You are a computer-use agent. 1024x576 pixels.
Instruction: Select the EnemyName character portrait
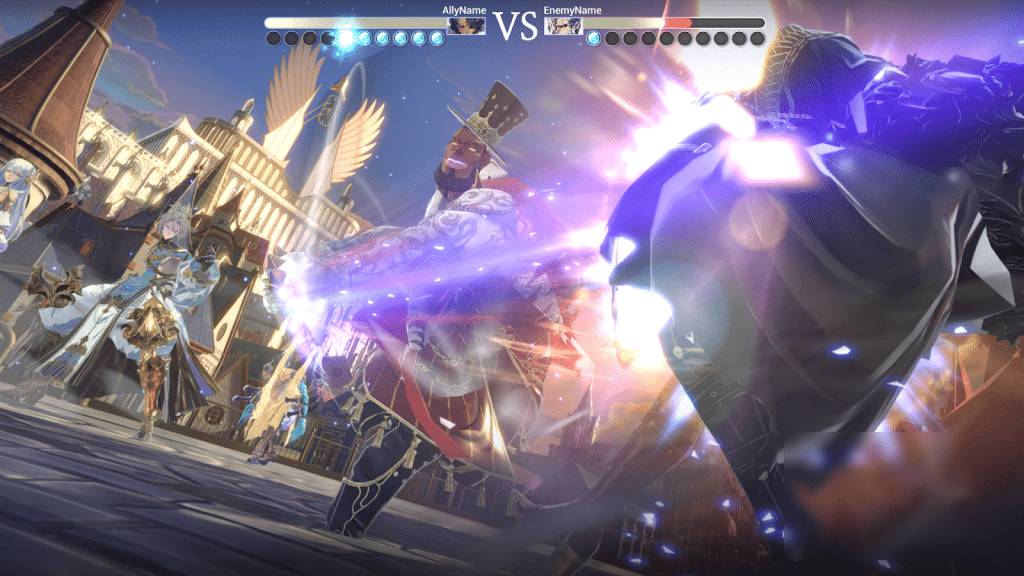coord(562,24)
